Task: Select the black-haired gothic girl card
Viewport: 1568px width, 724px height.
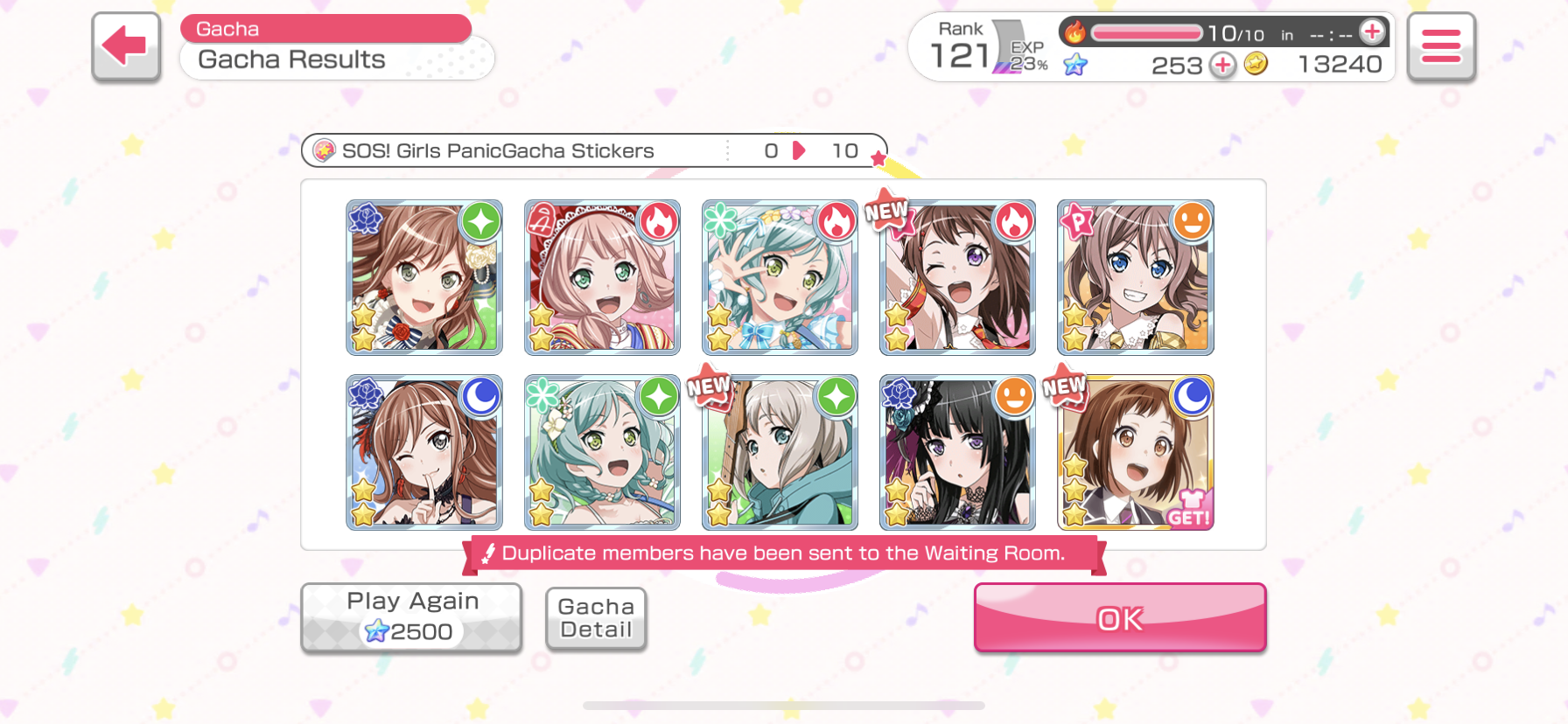Action: tap(957, 453)
